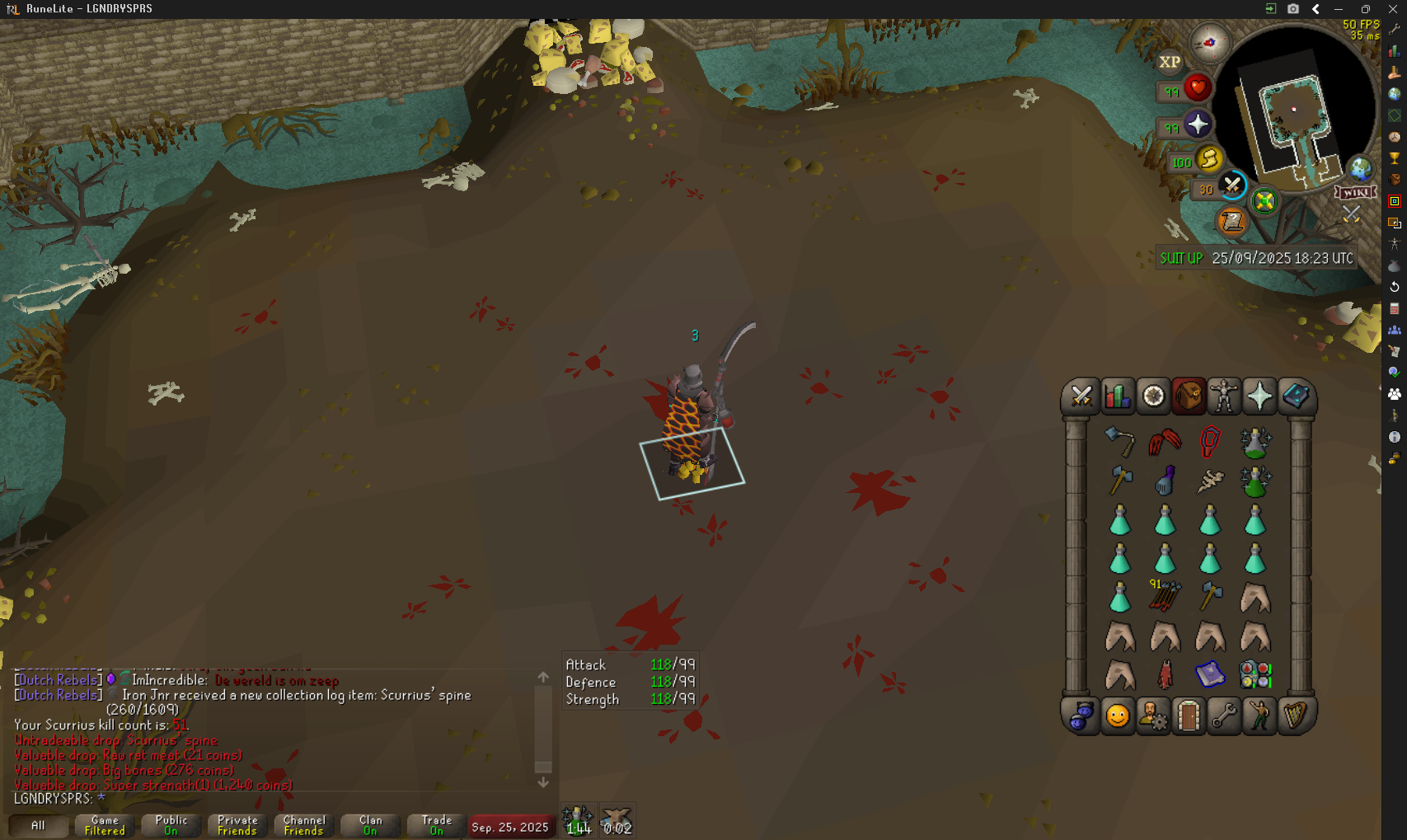Image resolution: width=1407 pixels, height=840 pixels.
Task: Toggle quick prayers orb
Action: coord(1198,125)
